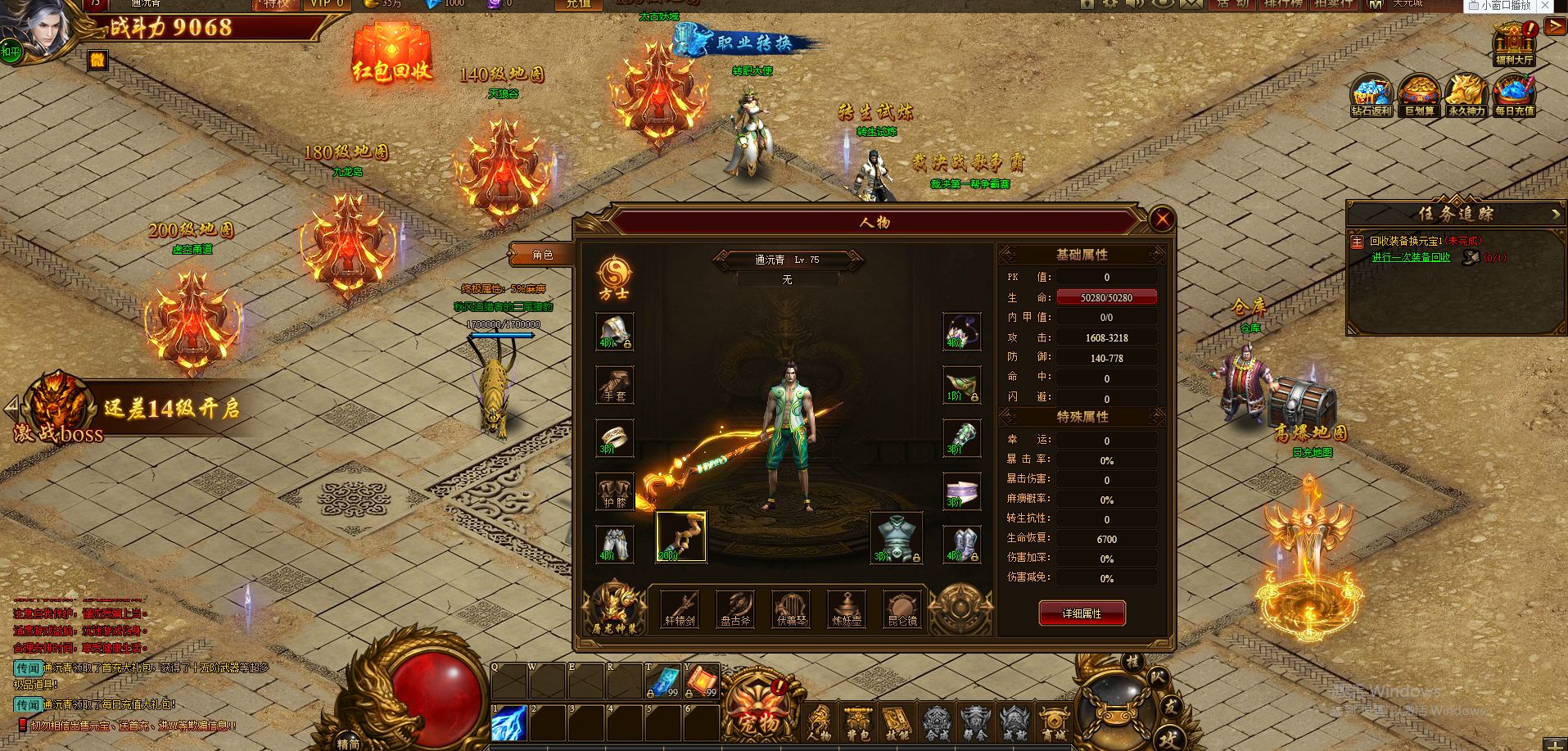This screenshot has width=1568, height=751.
Task: Open the 钻石返利 diamond rebate icon
Action: pos(1371,95)
